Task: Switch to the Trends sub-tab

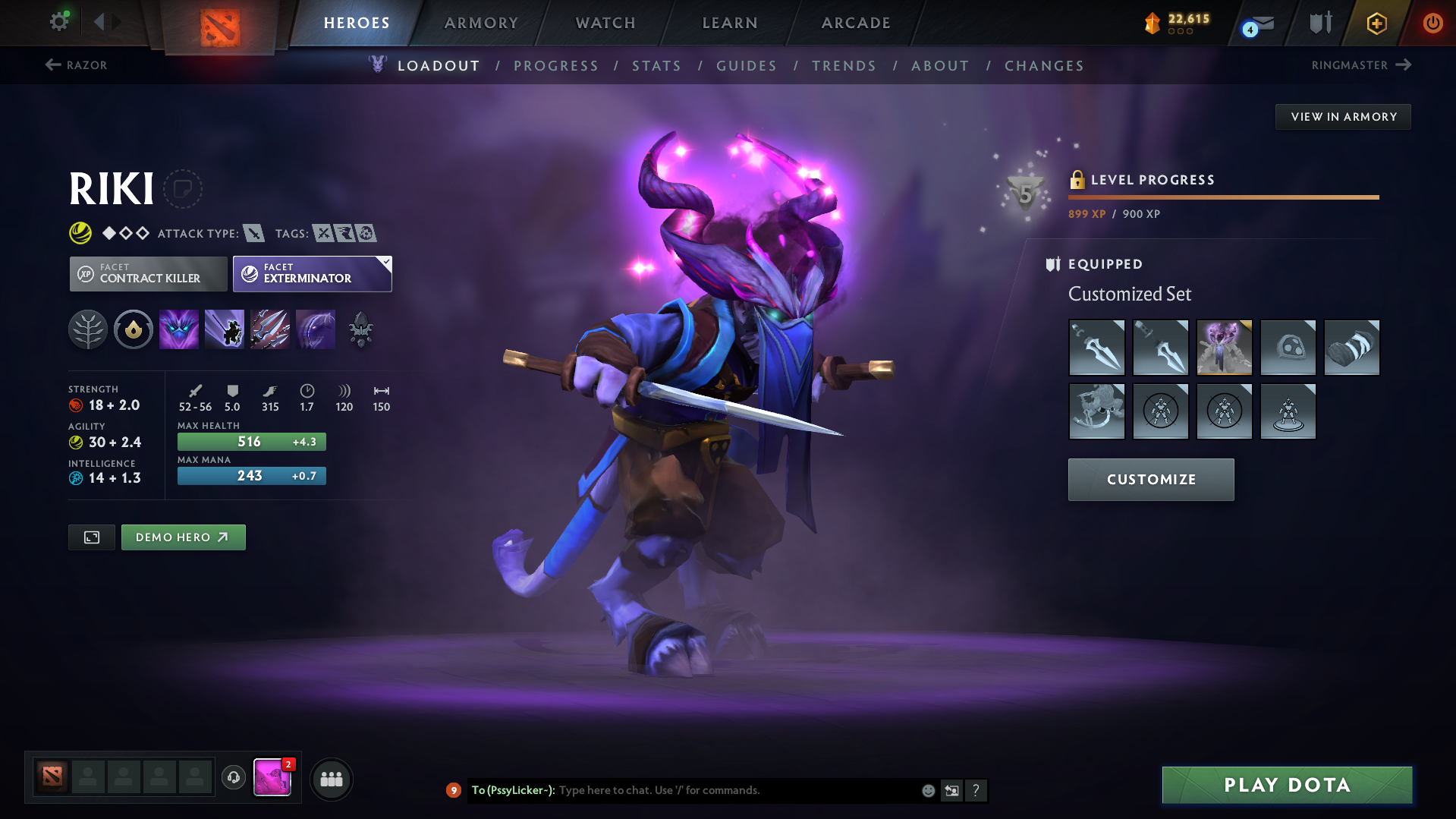Action: click(x=844, y=66)
